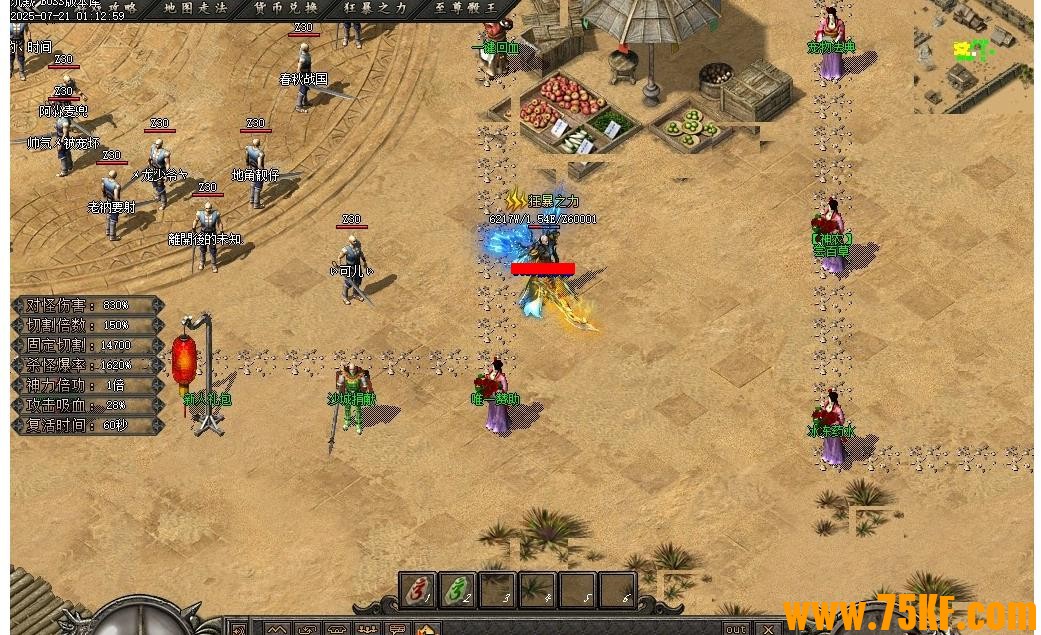Open the chat speech-bubble icon
The width and height of the screenshot is (1041, 635).
tap(397, 629)
